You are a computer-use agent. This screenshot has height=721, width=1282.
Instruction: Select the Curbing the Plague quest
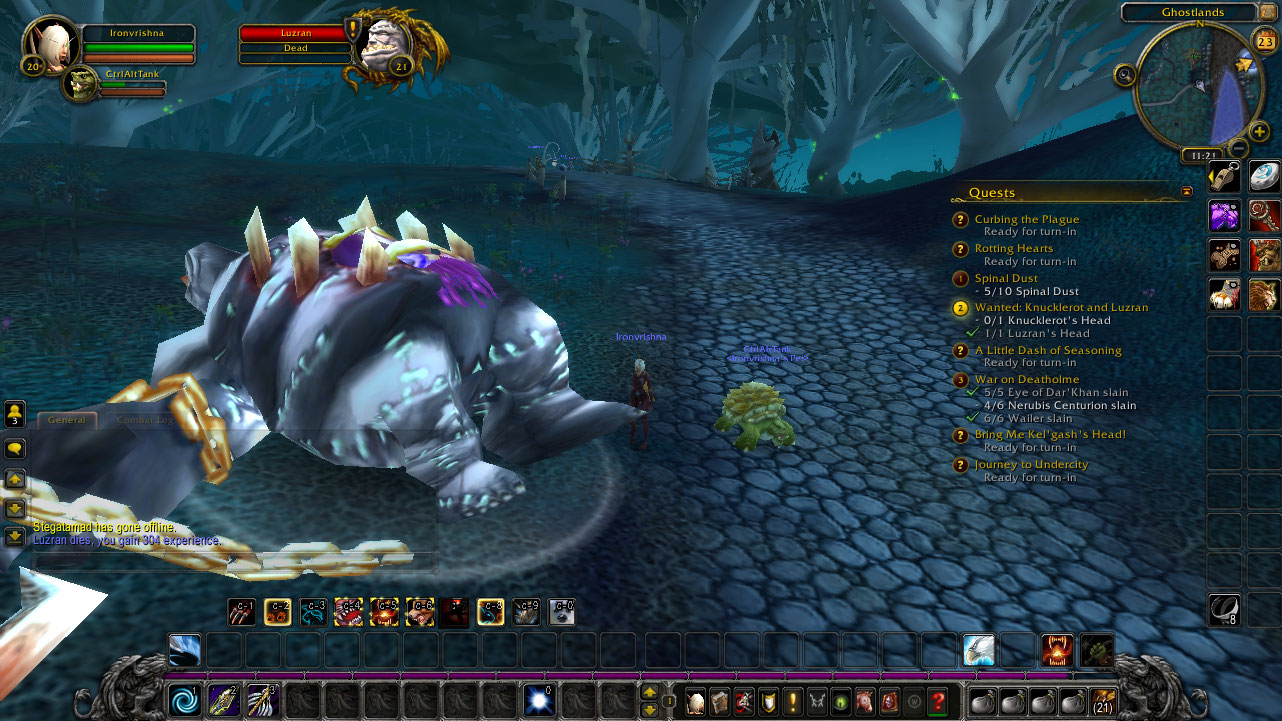[1027, 219]
